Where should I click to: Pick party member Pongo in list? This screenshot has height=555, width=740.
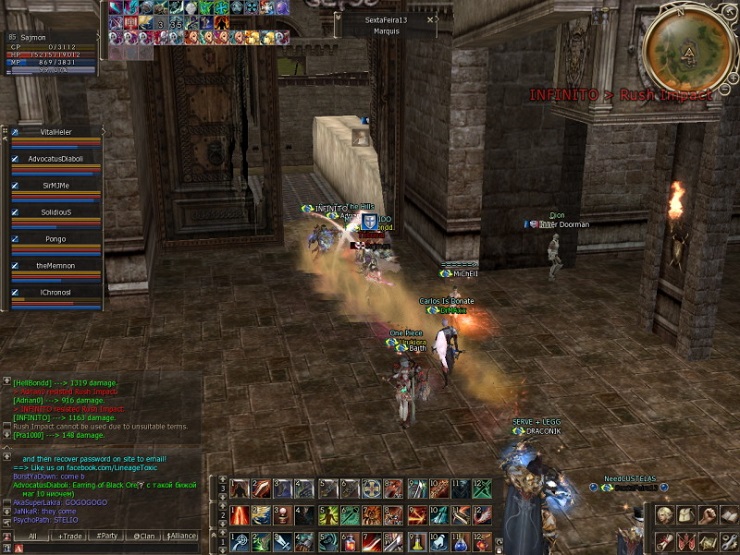[x=57, y=239]
